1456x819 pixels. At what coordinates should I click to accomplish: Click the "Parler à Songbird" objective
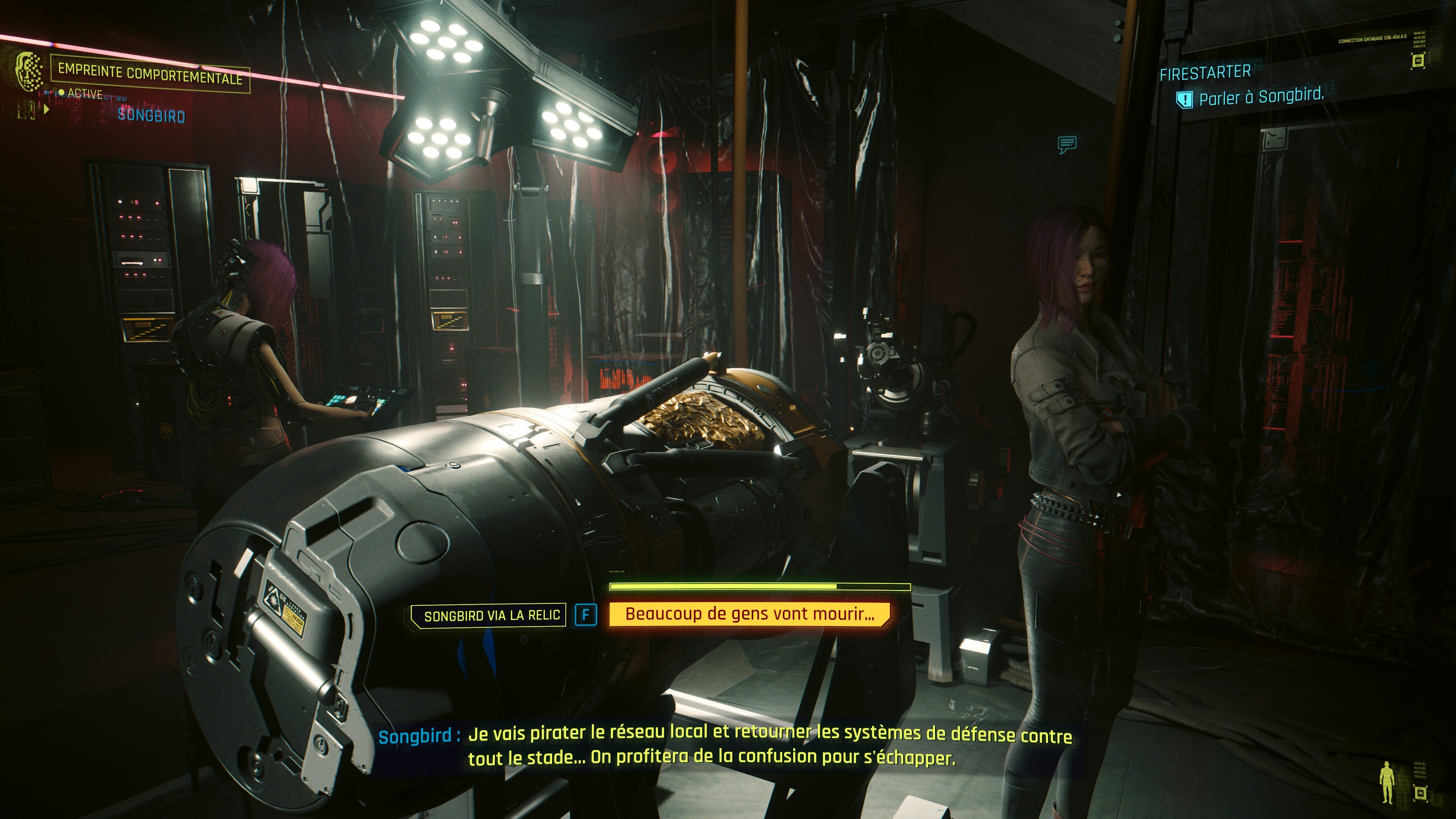click(x=1261, y=97)
